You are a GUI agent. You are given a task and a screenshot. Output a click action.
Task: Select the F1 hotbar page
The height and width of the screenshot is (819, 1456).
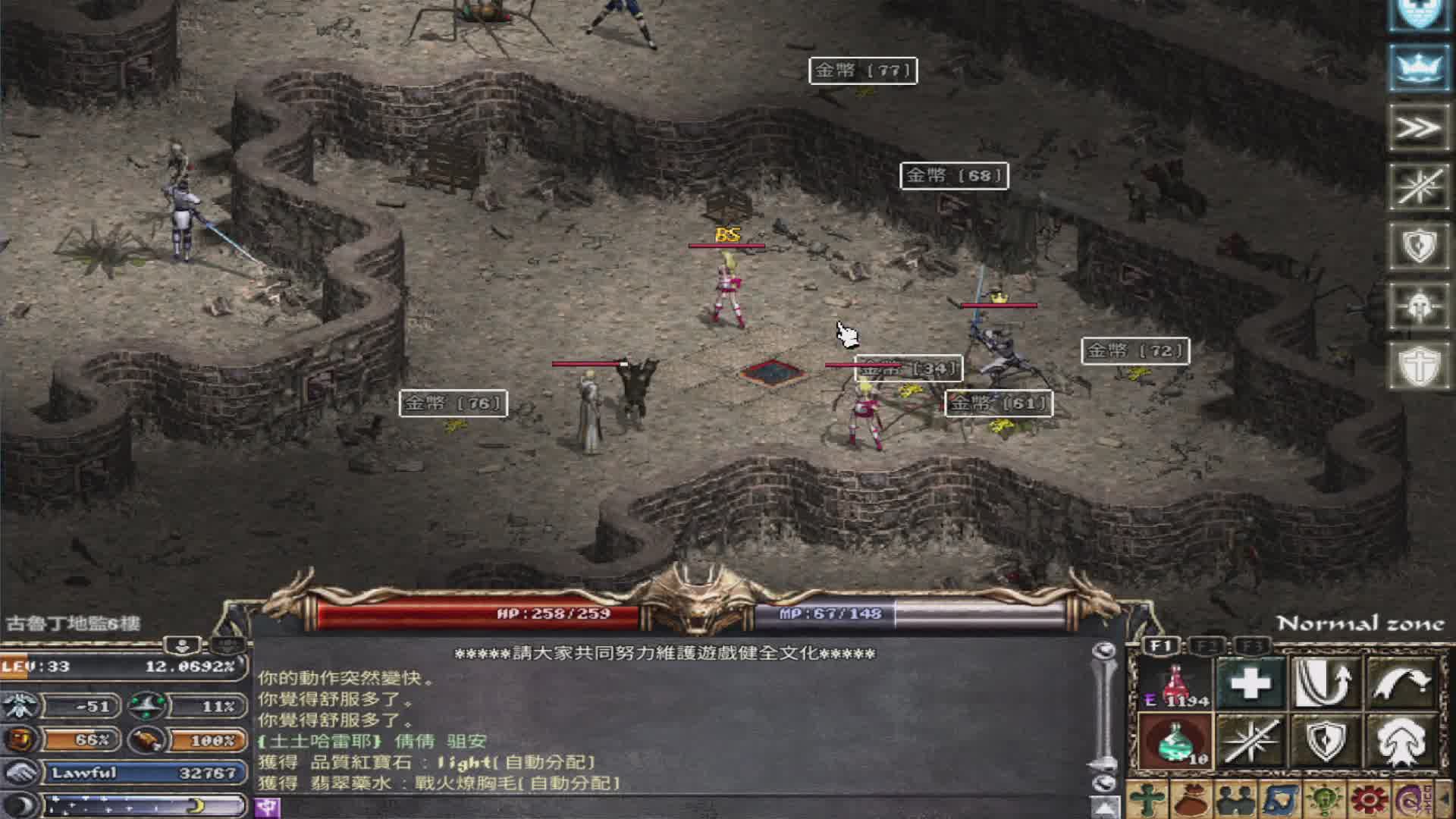1162,646
